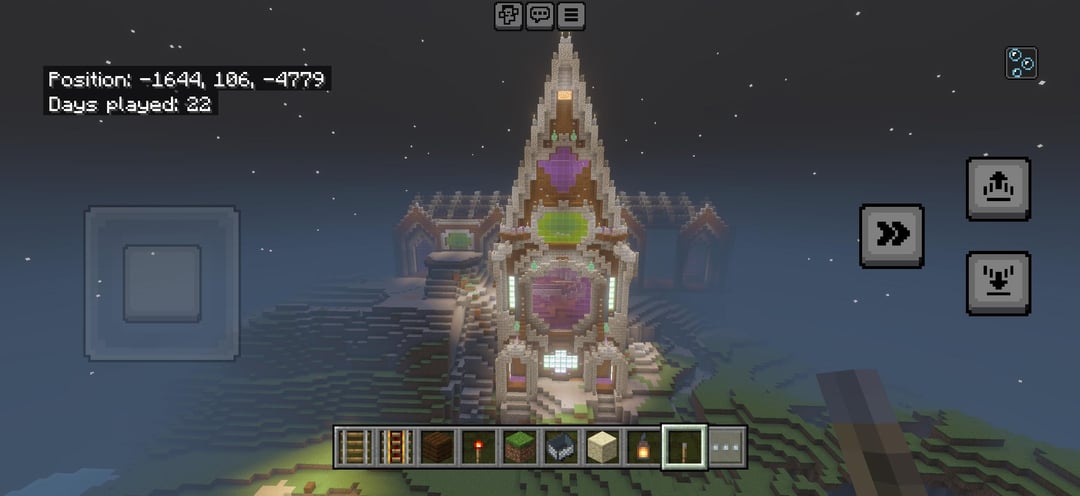Tap the bubbles status effect icon
1080x496 pixels.
tap(1021, 63)
